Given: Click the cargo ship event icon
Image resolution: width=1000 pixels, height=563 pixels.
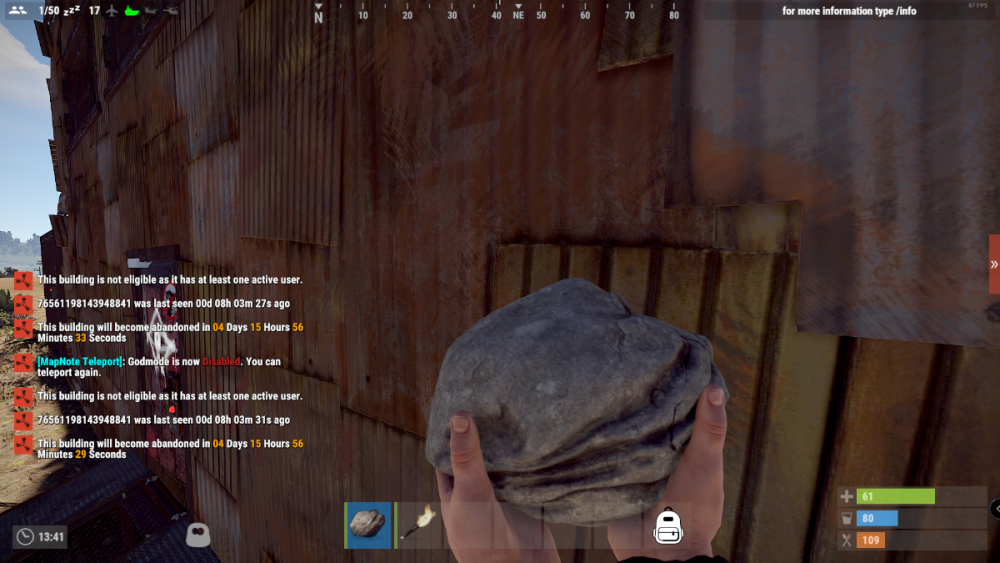Looking at the screenshot, I should tap(130, 10).
